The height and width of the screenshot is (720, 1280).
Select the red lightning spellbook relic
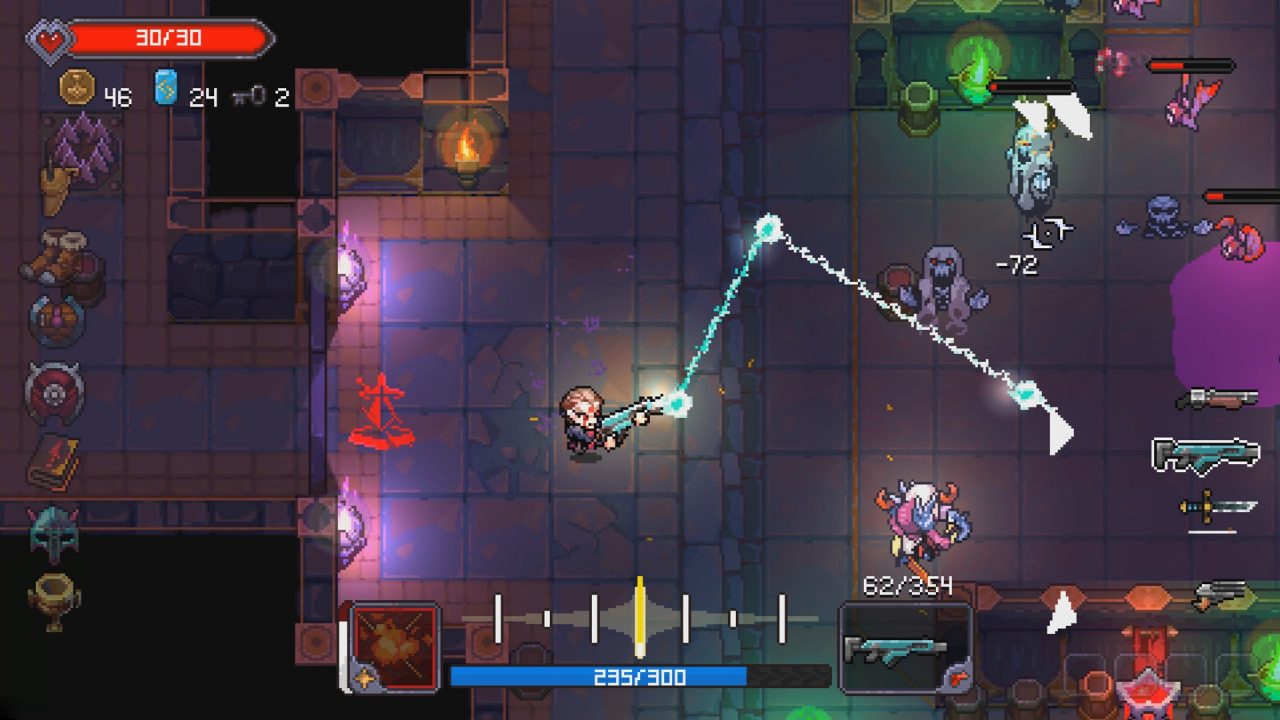point(55,460)
